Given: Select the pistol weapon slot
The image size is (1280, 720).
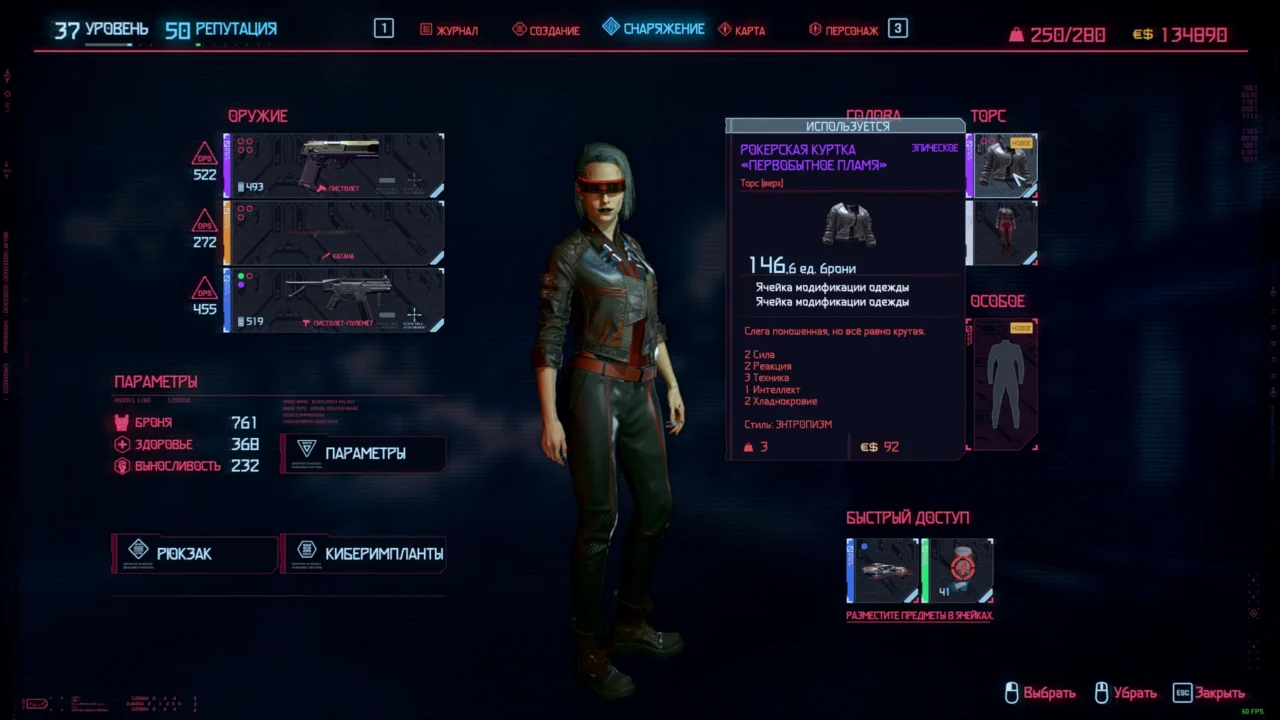Looking at the screenshot, I should [335, 165].
